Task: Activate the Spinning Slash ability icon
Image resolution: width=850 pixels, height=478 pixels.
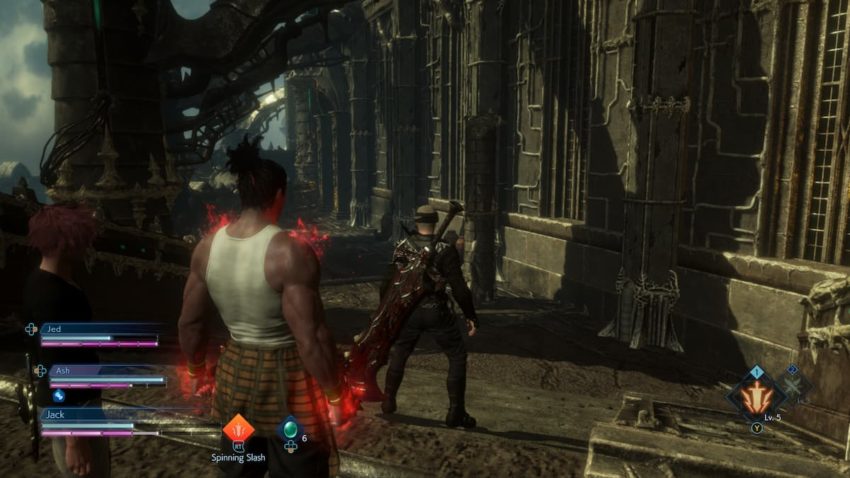Action: (238, 429)
